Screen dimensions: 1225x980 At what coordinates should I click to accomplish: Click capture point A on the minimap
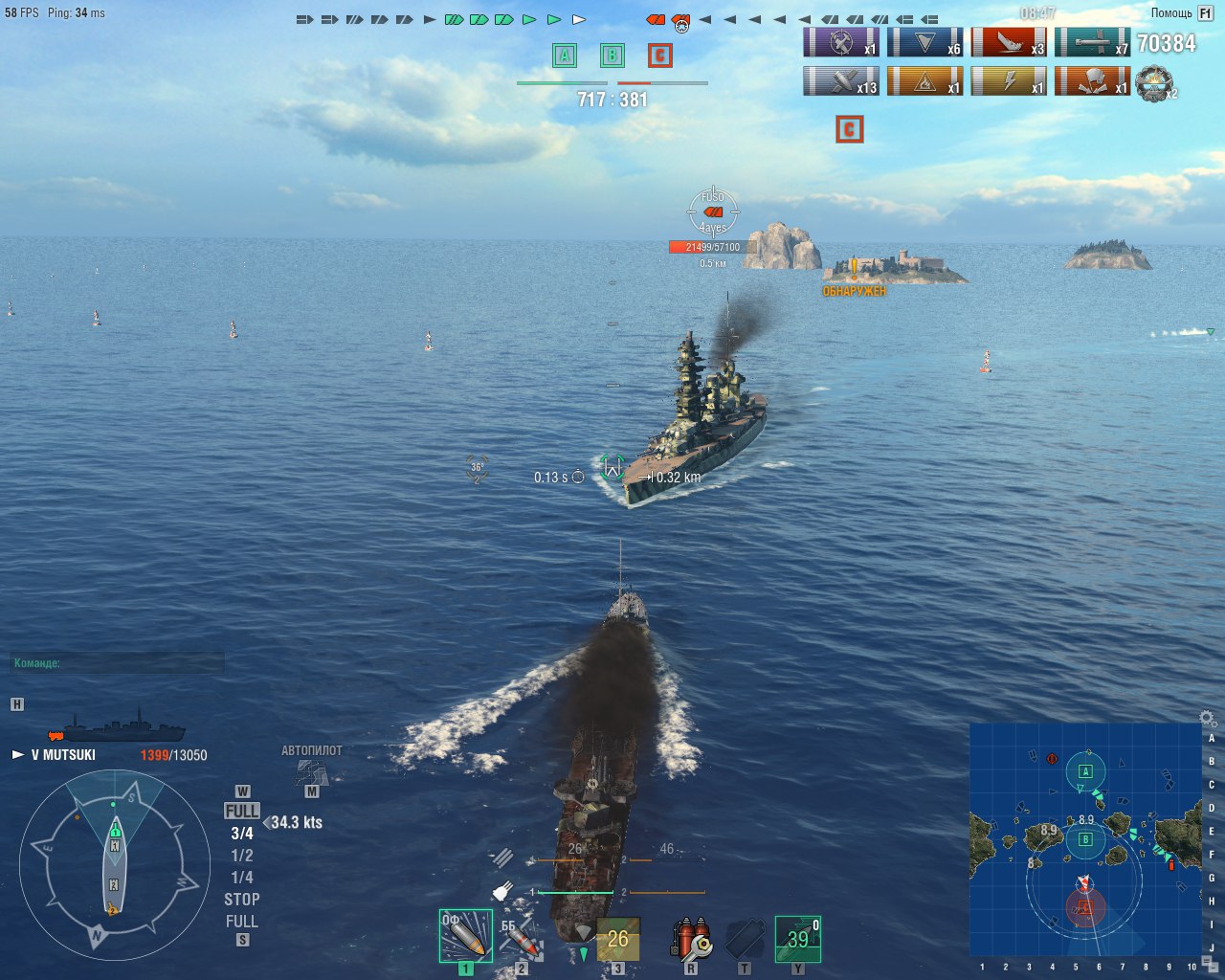pos(1085,770)
